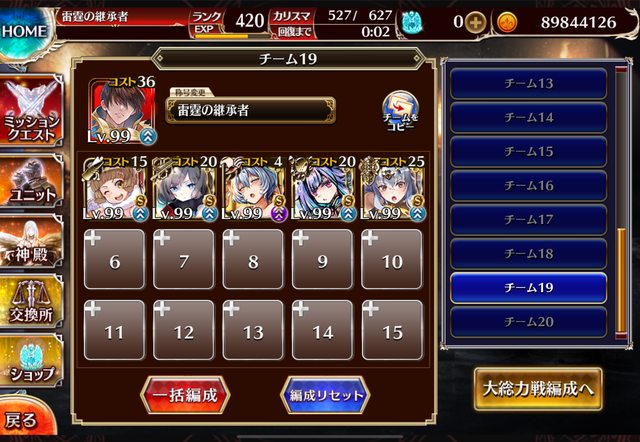Viewport: 640px width, 442px height.
Task: Select チーム20 in the team list
Action: point(528,322)
